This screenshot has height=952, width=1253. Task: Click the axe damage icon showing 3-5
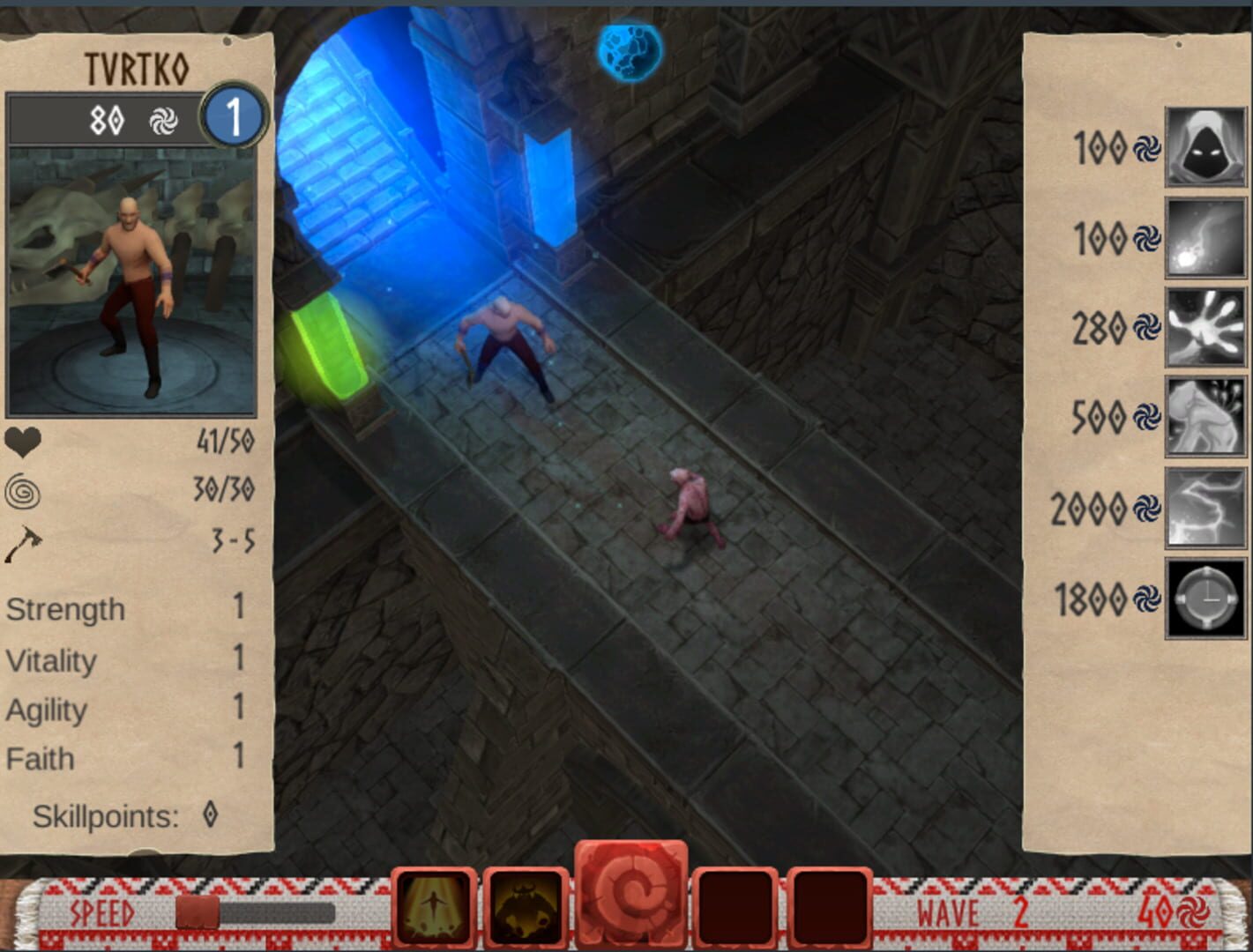(x=24, y=543)
